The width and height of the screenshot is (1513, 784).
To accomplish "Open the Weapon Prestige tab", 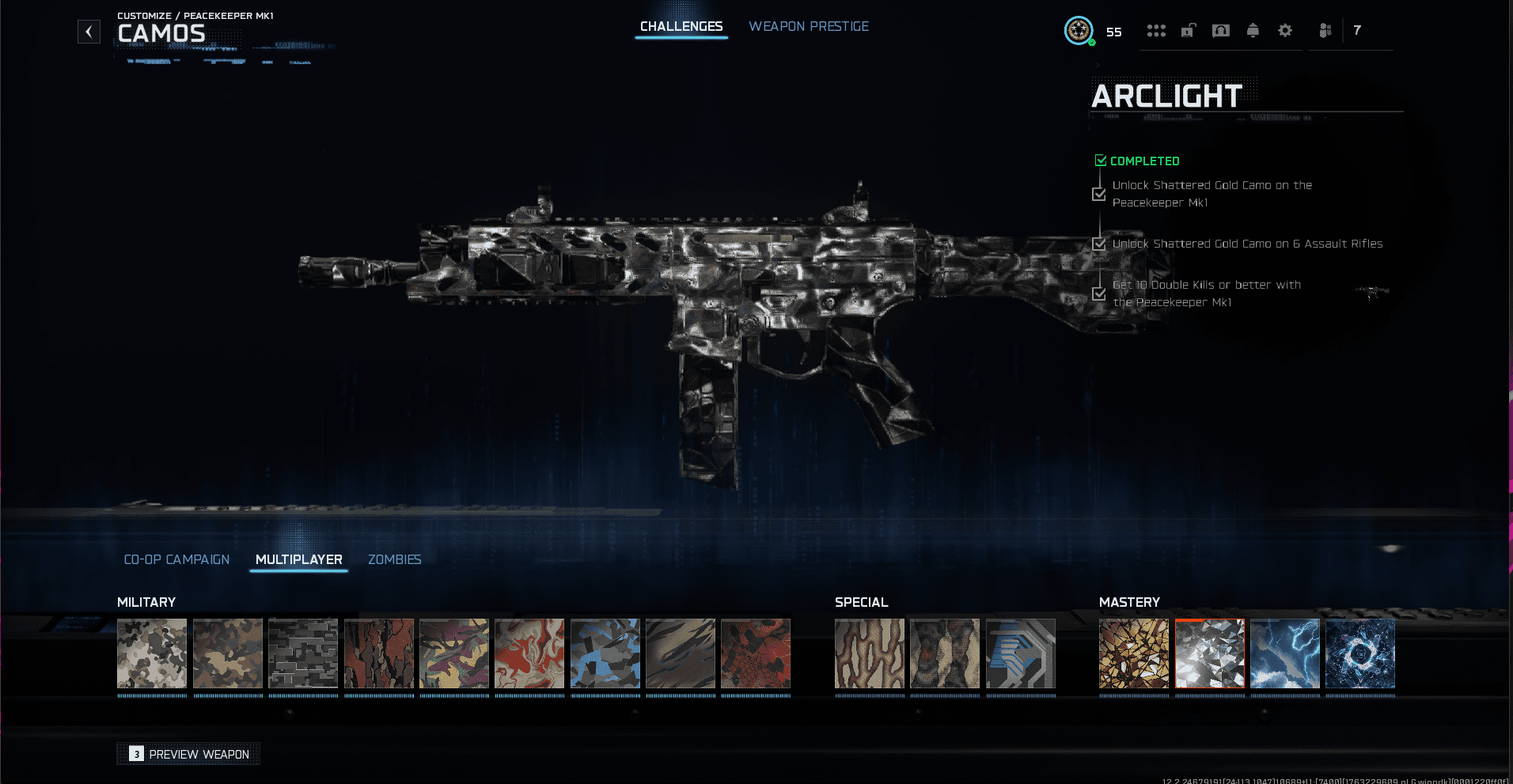I will point(809,27).
